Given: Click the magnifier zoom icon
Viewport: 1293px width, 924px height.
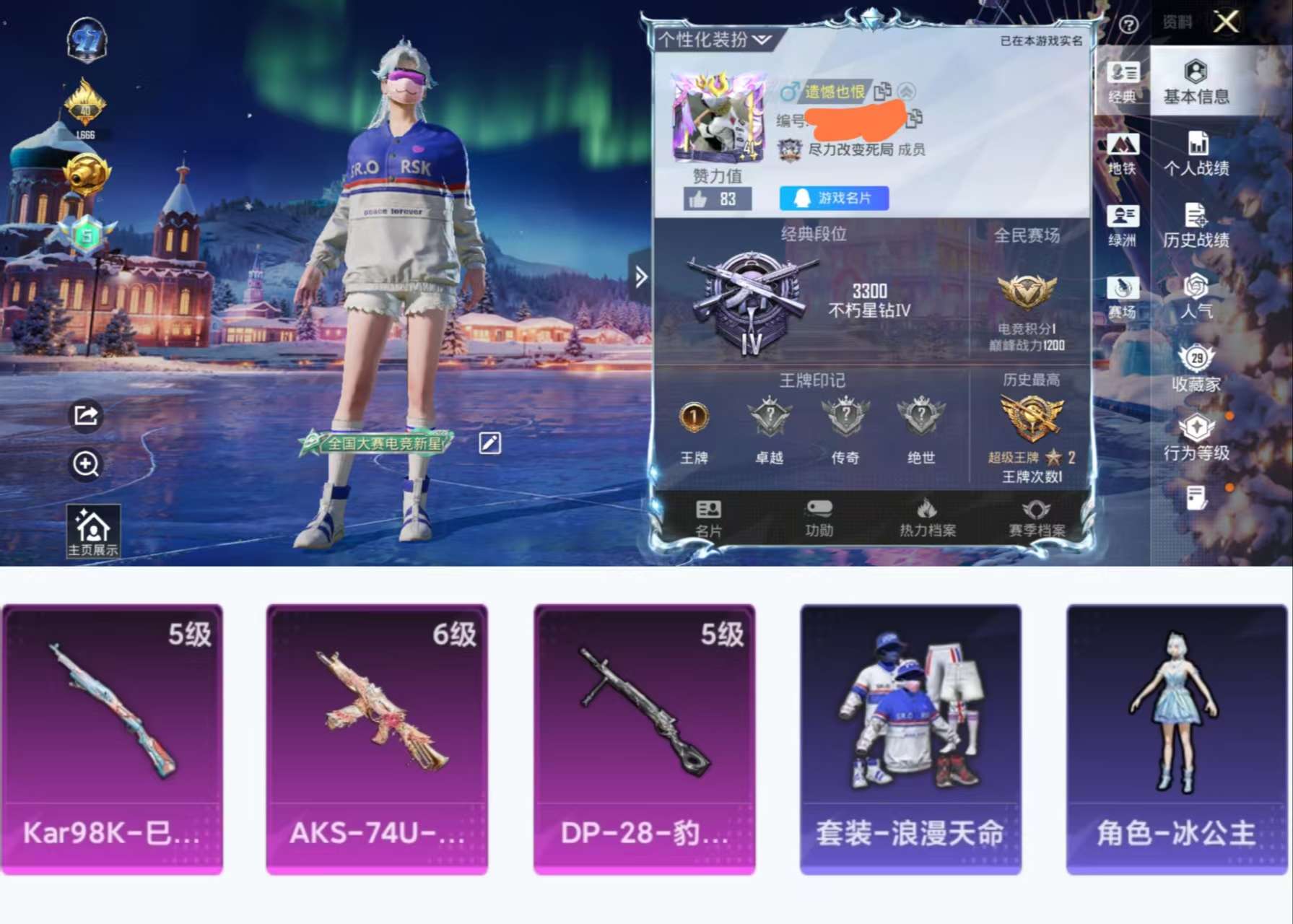Looking at the screenshot, I should click(x=87, y=466).
